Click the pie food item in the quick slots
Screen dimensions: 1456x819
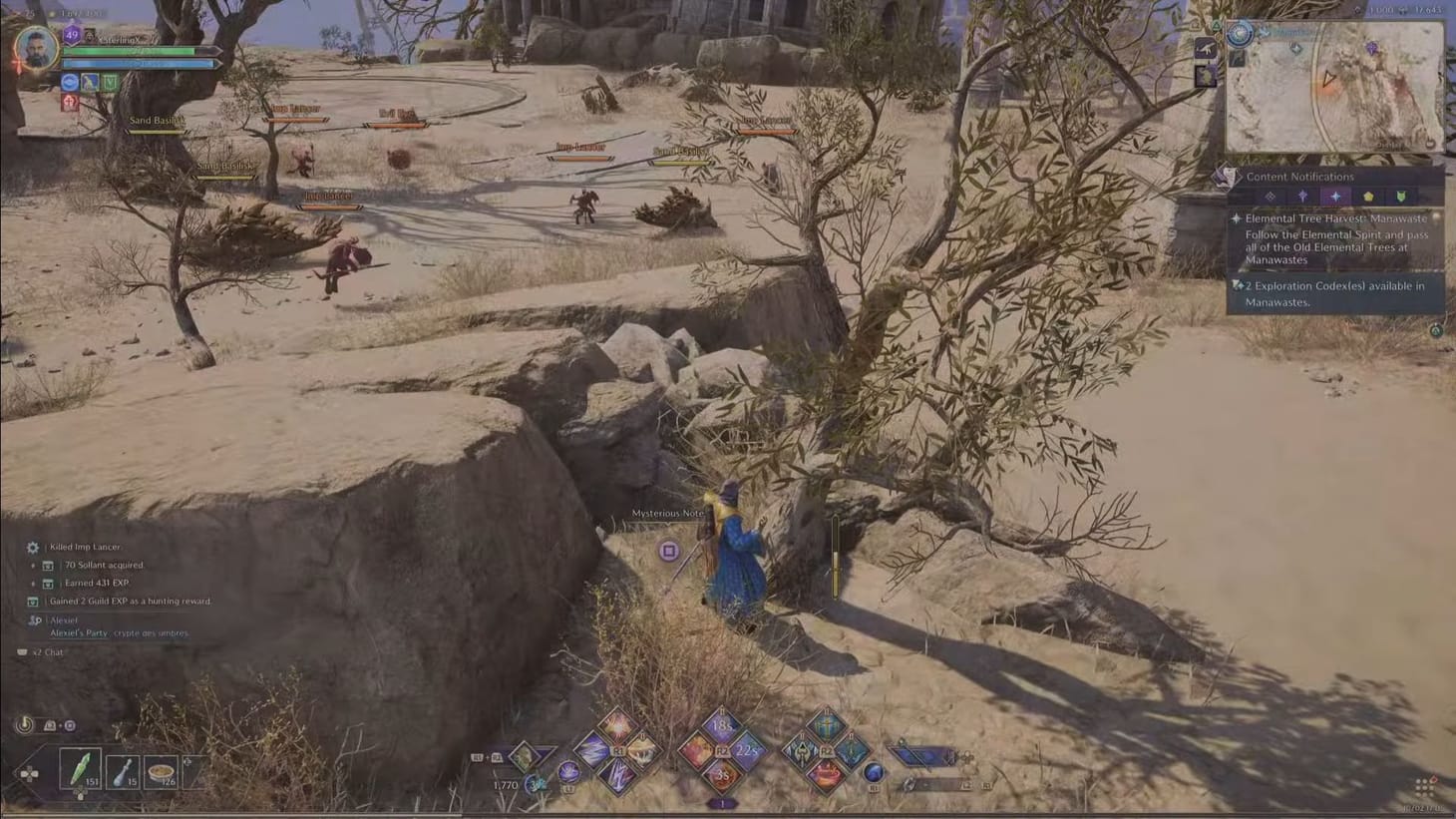pos(162,772)
